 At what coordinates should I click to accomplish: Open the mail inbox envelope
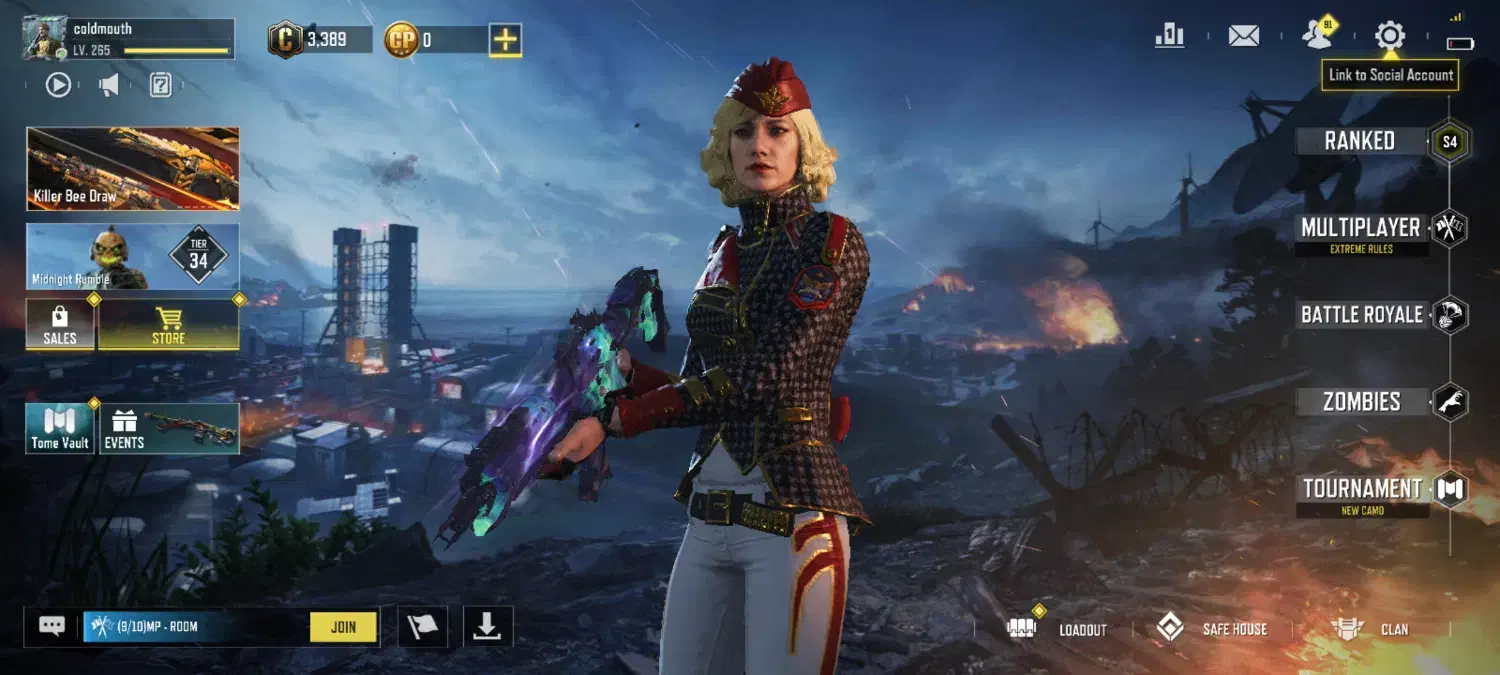point(1243,37)
